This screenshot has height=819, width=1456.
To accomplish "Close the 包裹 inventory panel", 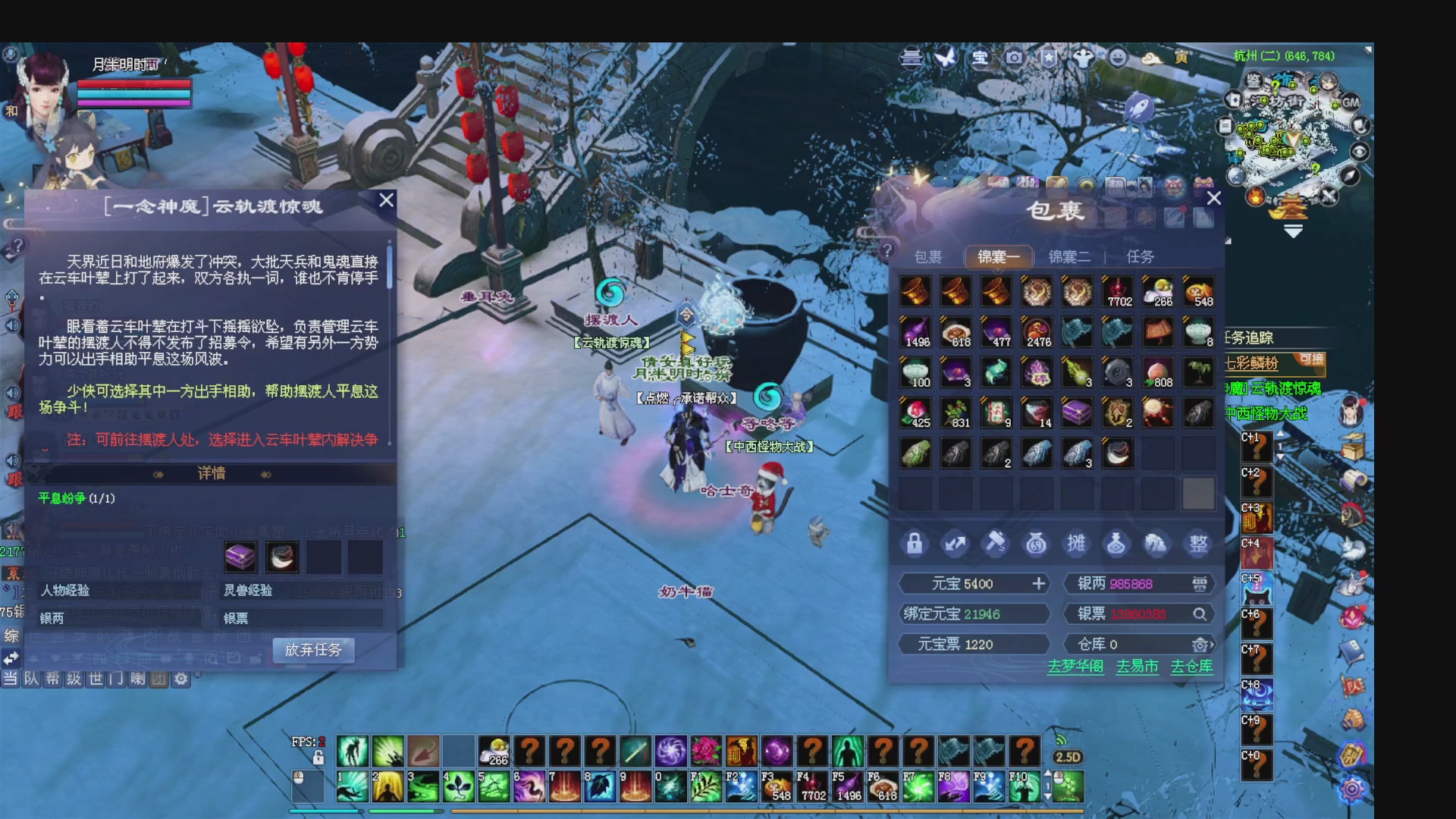I will click(x=1213, y=199).
